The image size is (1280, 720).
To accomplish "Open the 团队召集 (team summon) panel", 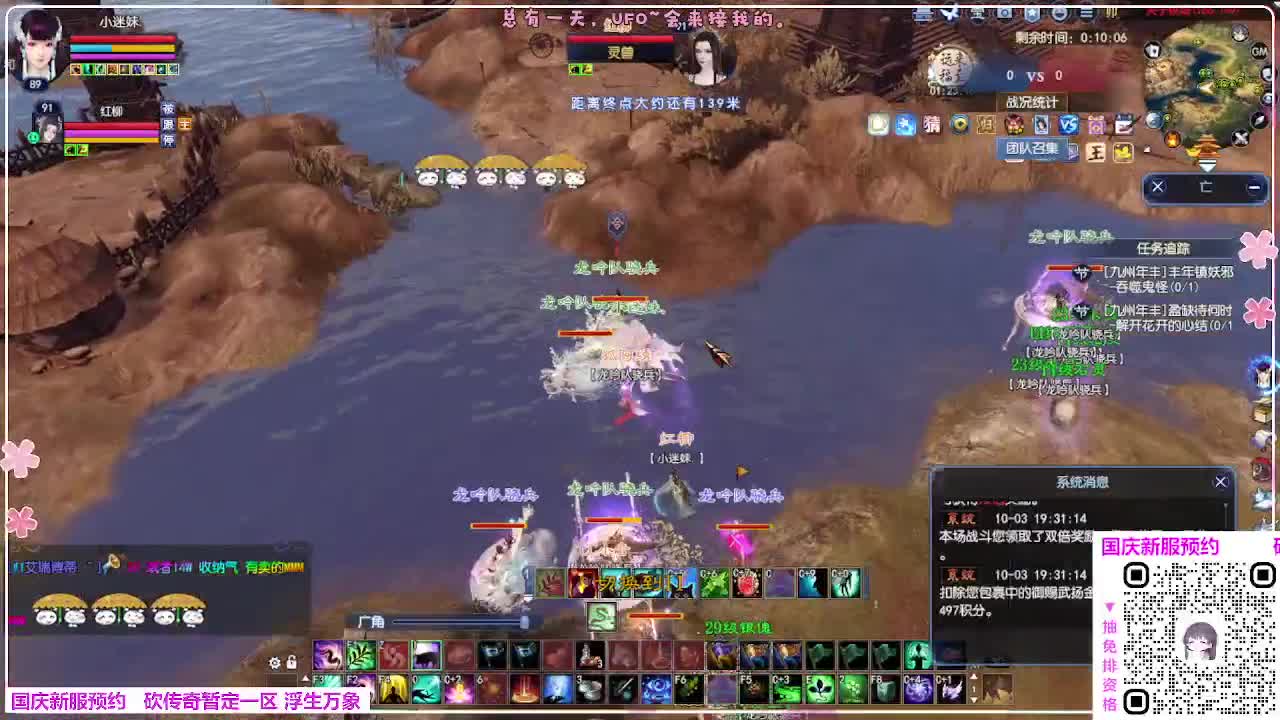I will pyautogui.click(x=1033, y=149).
